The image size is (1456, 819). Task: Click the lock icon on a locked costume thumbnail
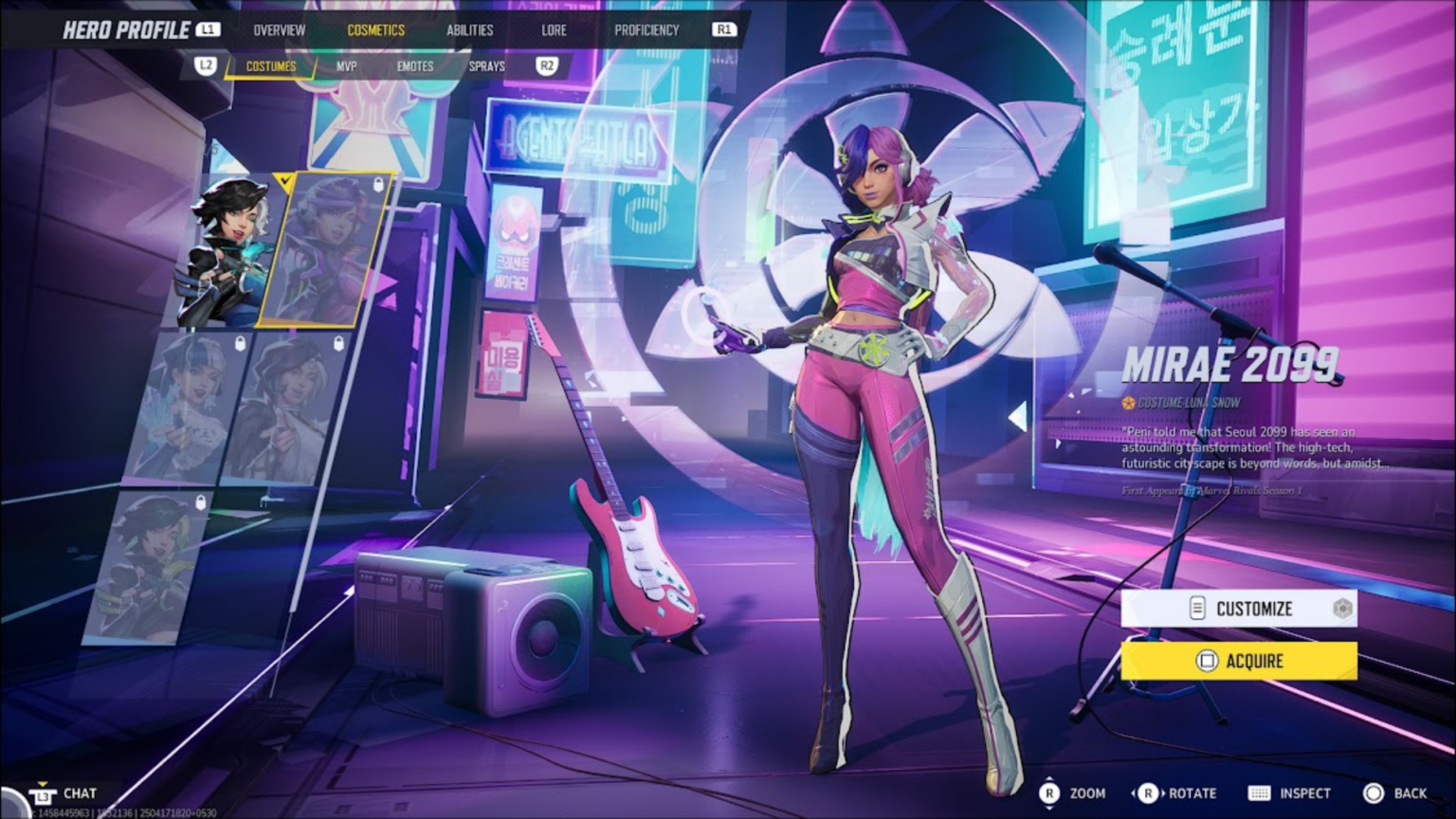240,342
